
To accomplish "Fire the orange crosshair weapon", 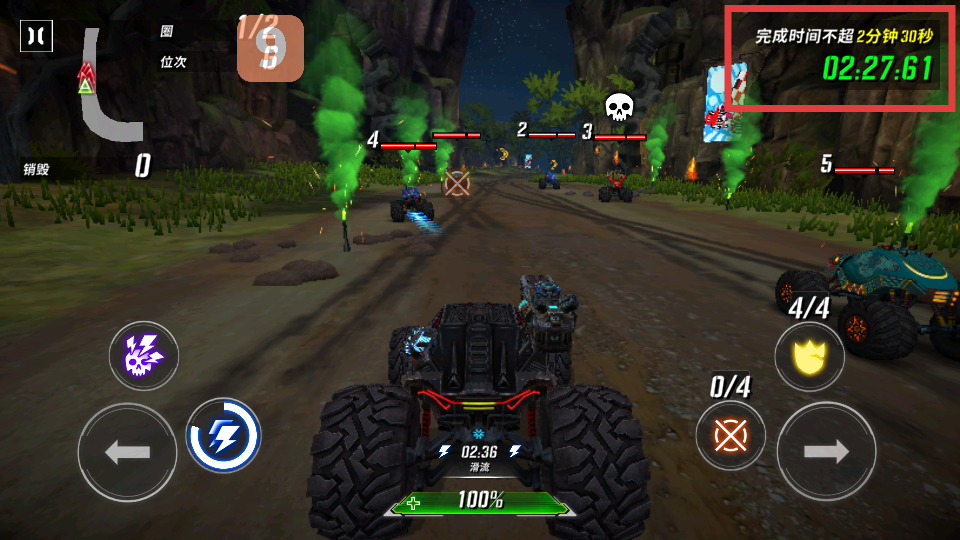I will [x=730, y=436].
